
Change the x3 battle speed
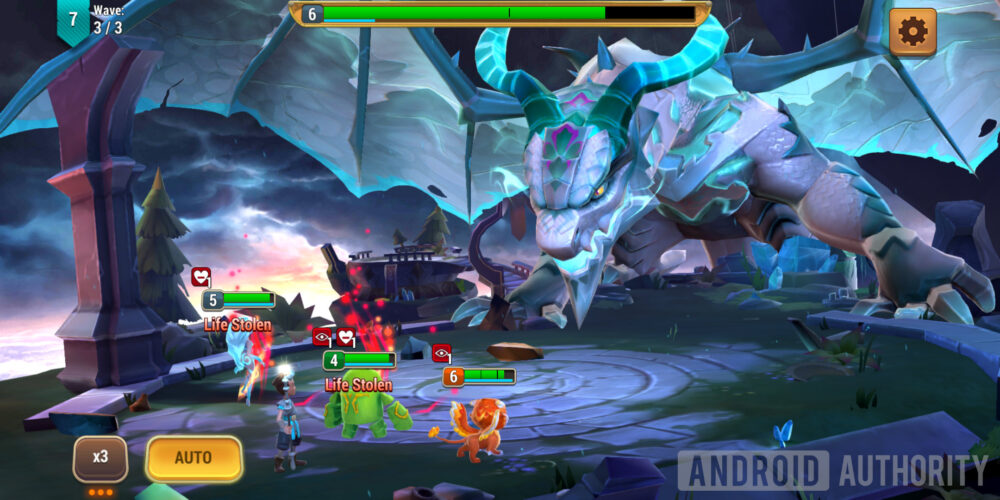click(100, 458)
